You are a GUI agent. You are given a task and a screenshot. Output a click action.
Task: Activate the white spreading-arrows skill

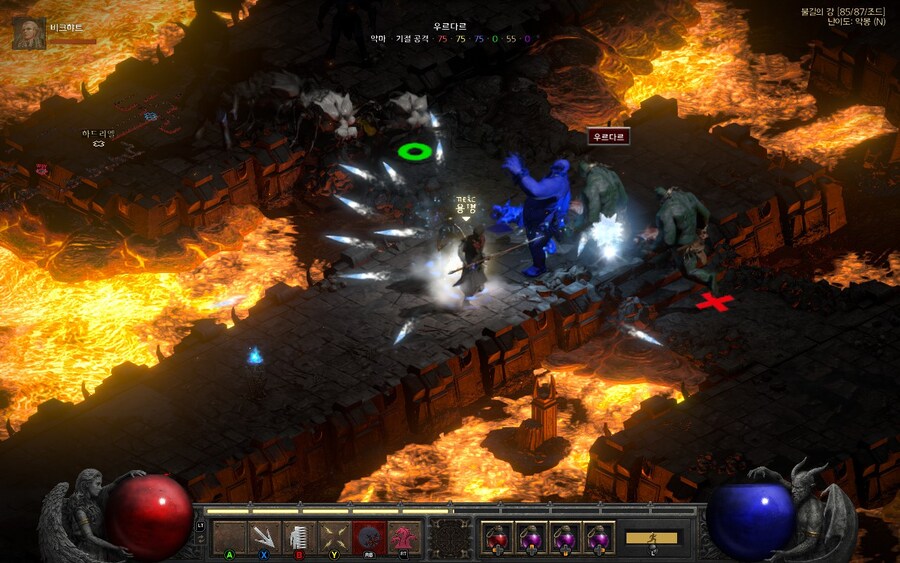click(x=264, y=537)
